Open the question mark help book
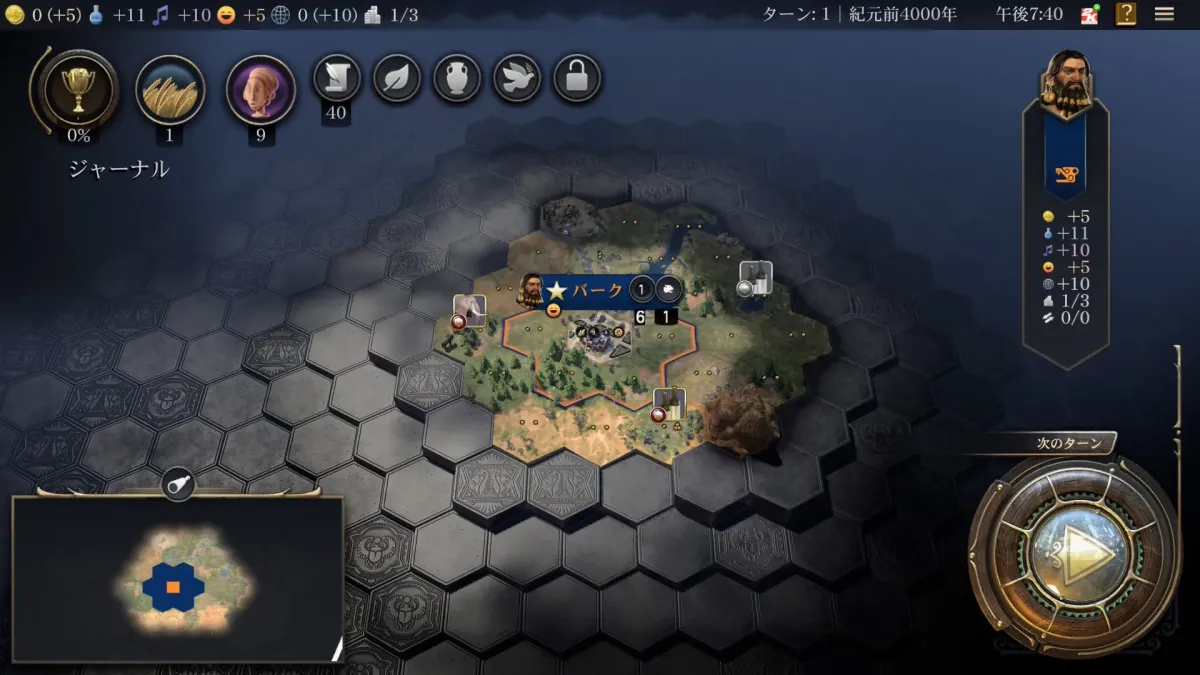The width and height of the screenshot is (1200, 675). 1127,14
